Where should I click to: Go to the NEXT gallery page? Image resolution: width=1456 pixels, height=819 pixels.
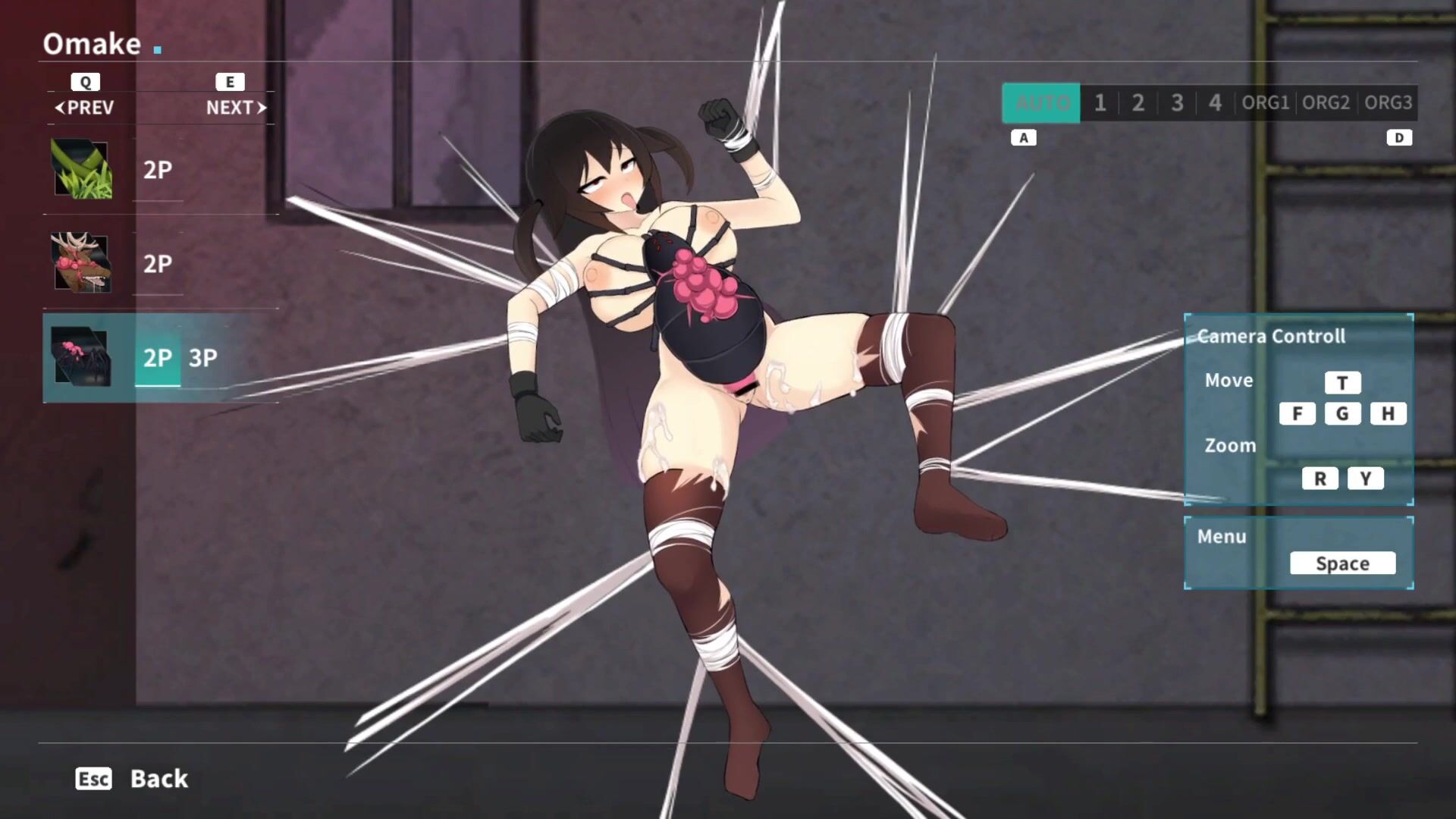coord(236,108)
